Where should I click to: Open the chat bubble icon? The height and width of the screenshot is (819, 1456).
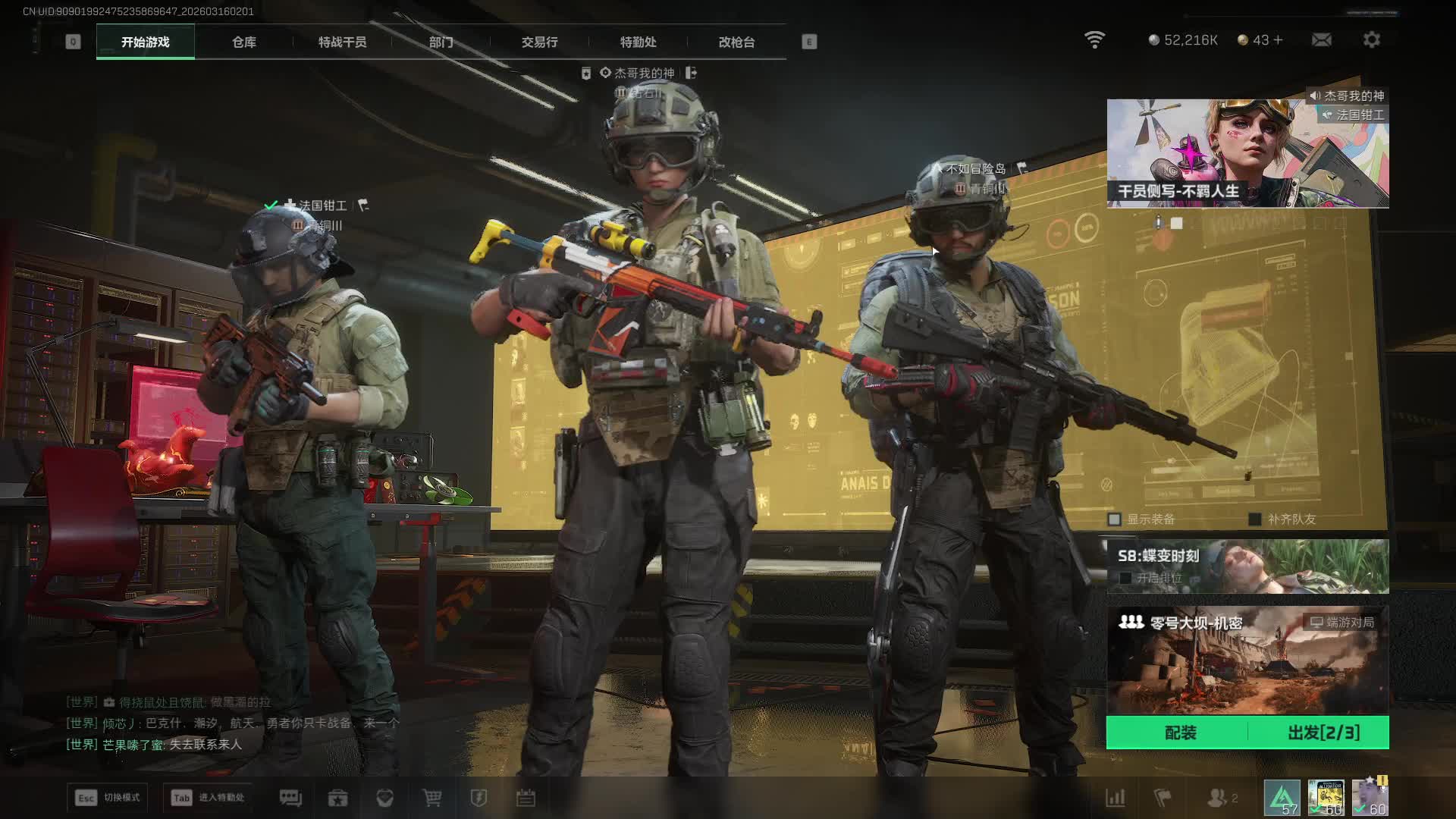(x=290, y=798)
